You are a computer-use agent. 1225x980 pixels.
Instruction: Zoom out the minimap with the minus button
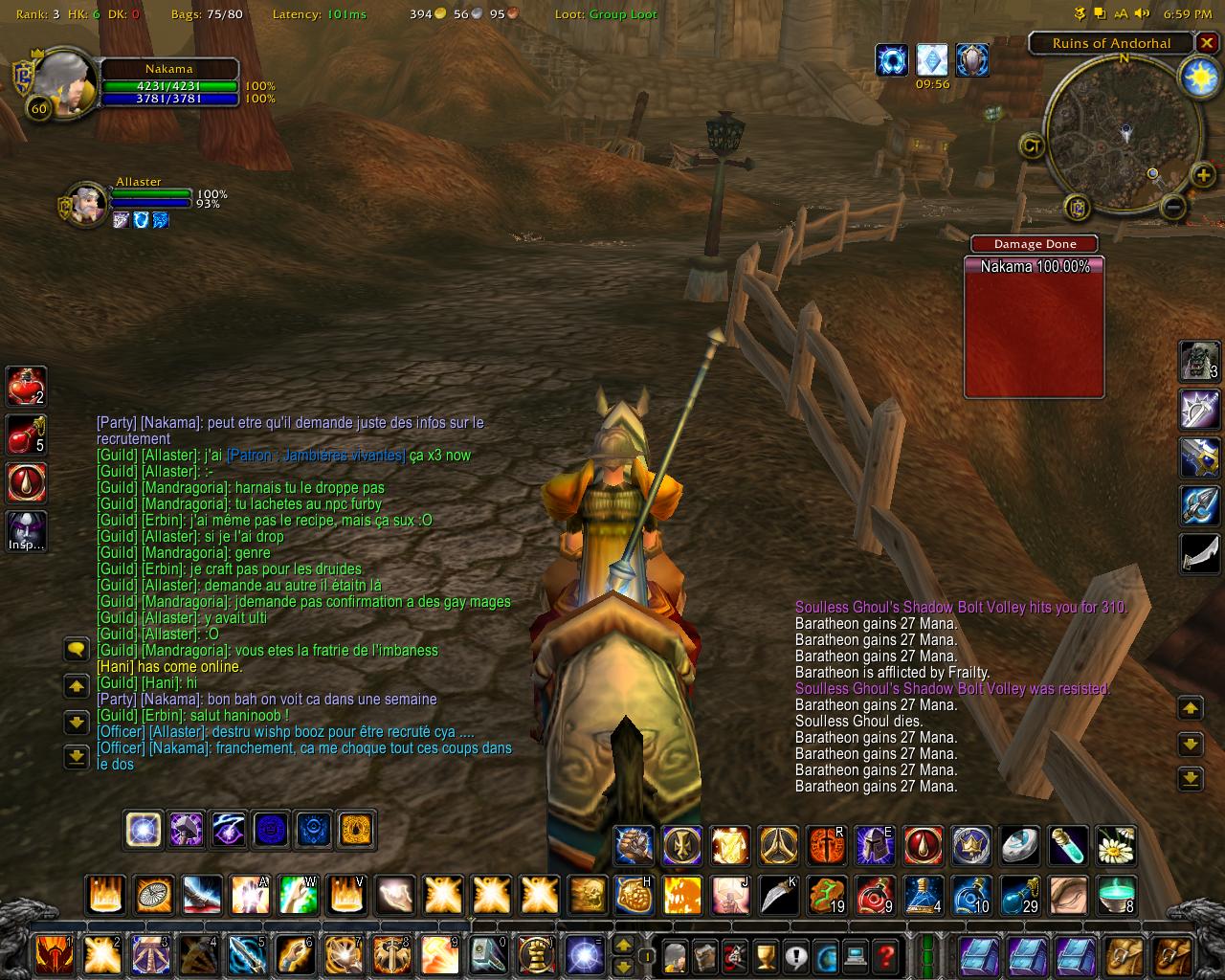1173,206
